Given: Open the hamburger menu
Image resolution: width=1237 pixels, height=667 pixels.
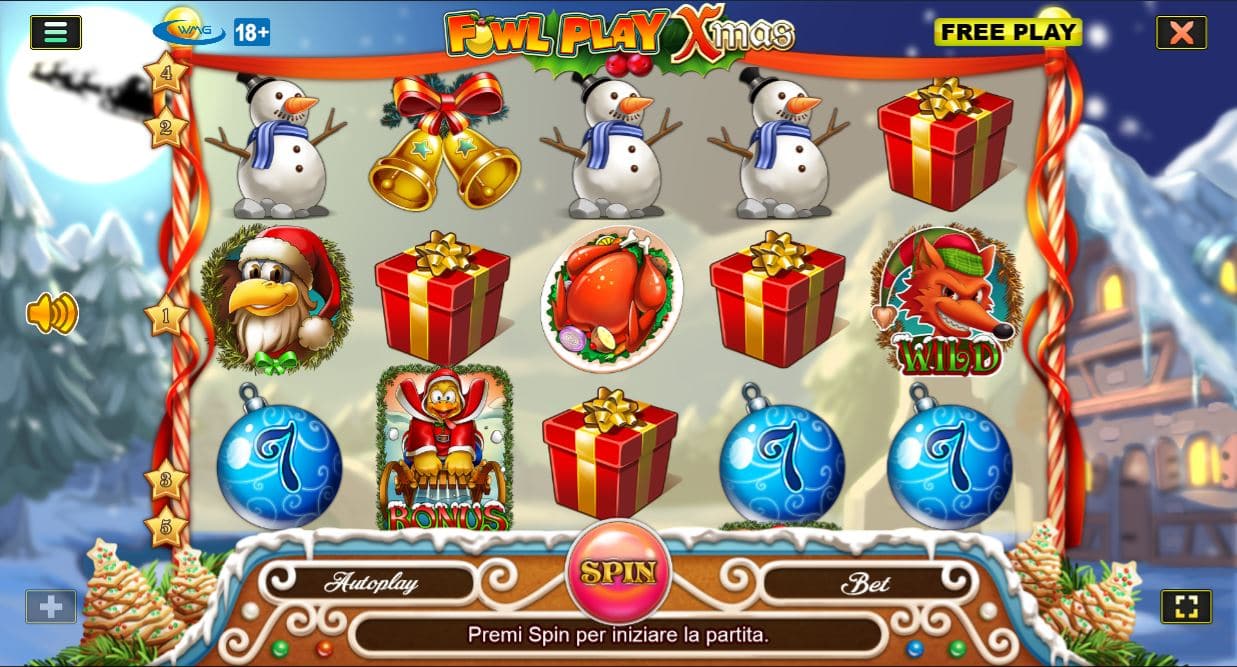Looking at the screenshot, I should coord(56,32).
